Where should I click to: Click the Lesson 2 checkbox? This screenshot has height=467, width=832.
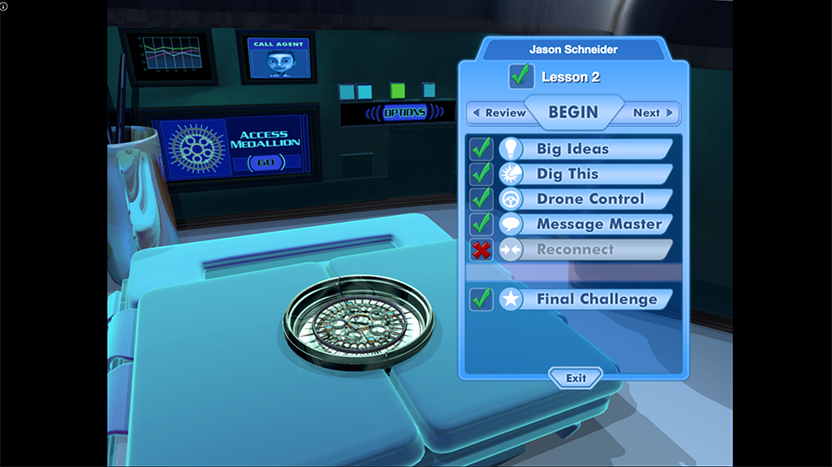521,76
